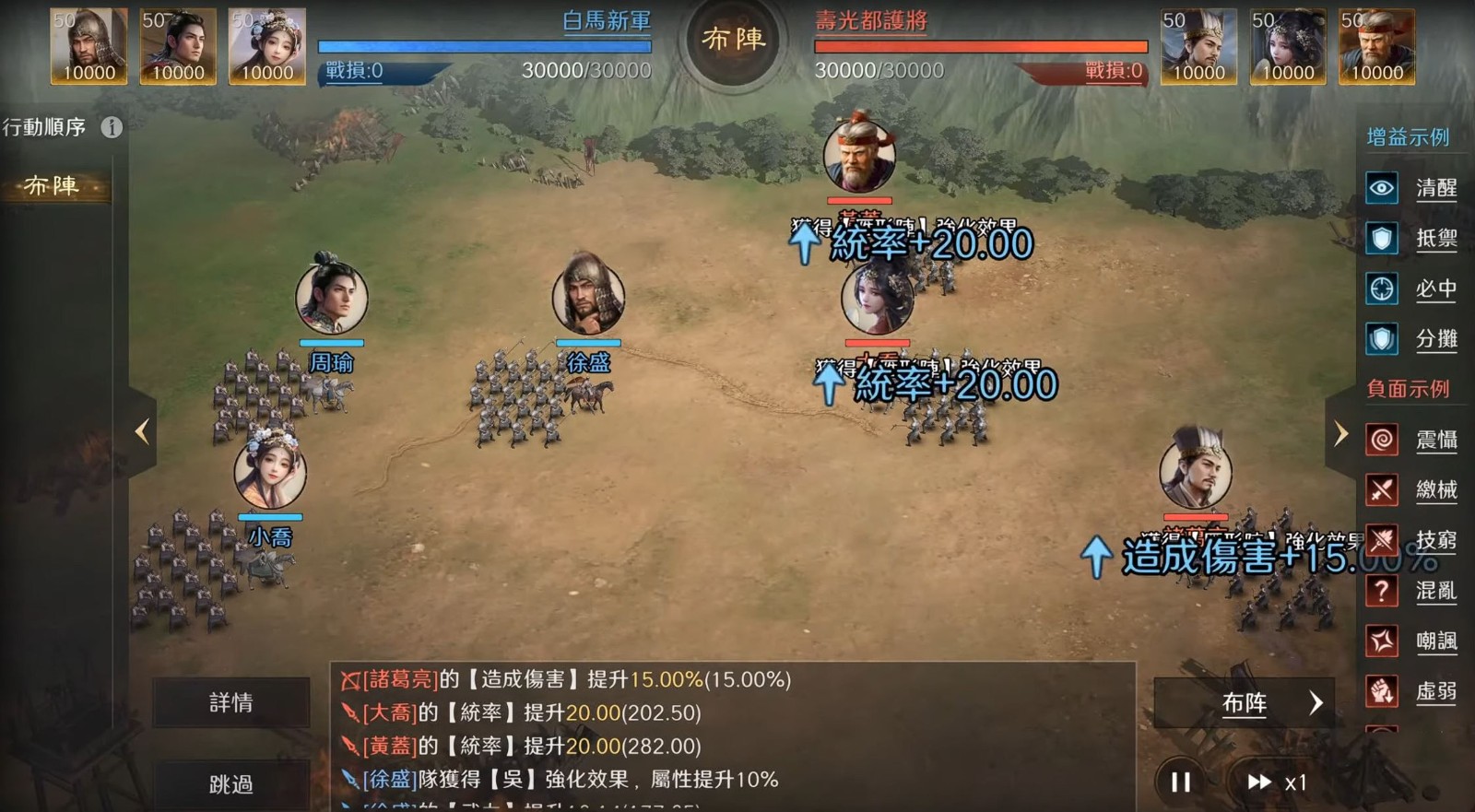Pause the battle replay

tap(1180, 783)
